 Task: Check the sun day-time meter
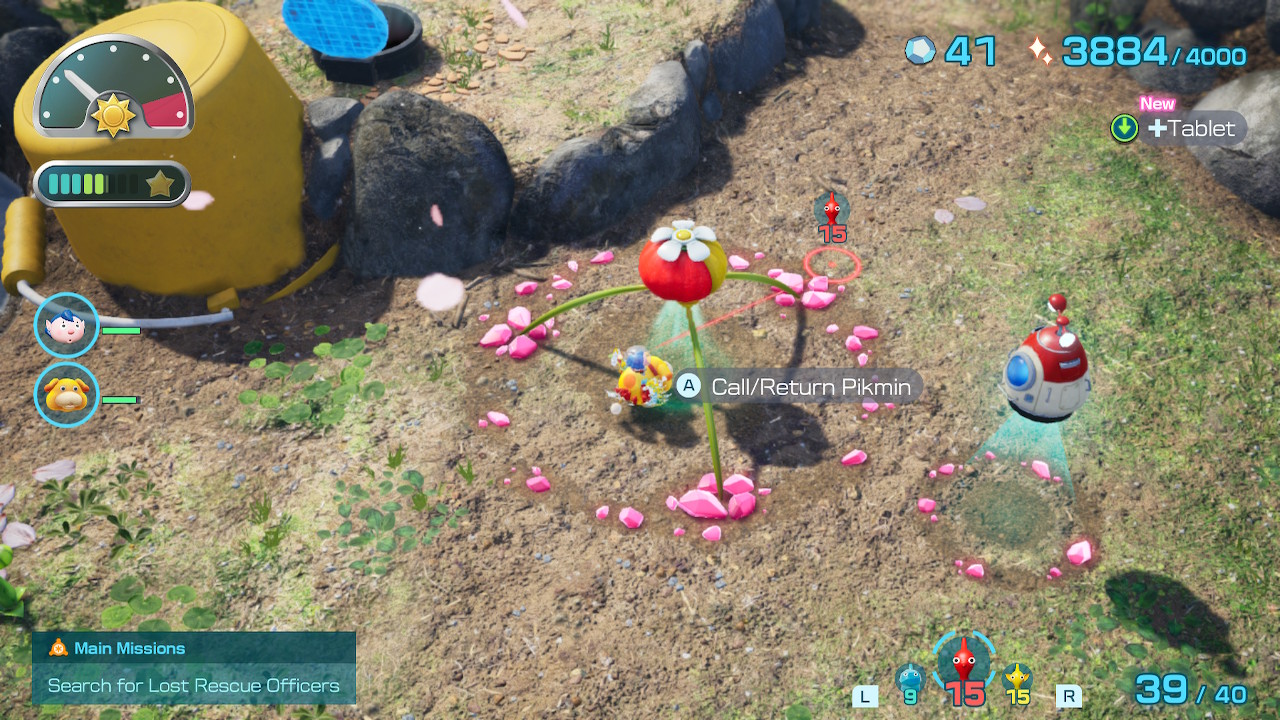click(x=113, y=93)
